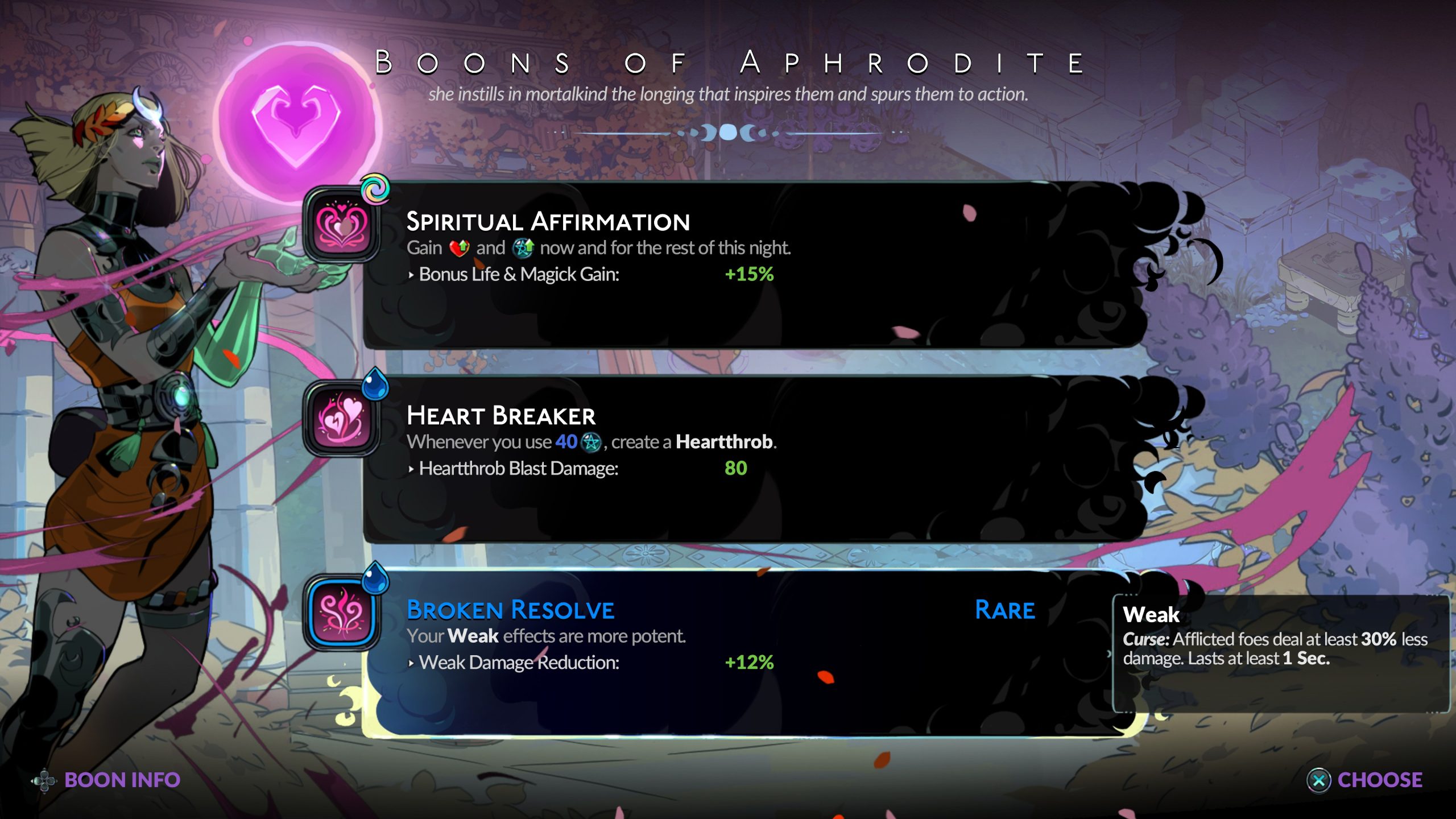This screenshot has height=819, width=1456.
Task: Click the d-pad icon beside Boon Info
Action: (x=44, y=780)
